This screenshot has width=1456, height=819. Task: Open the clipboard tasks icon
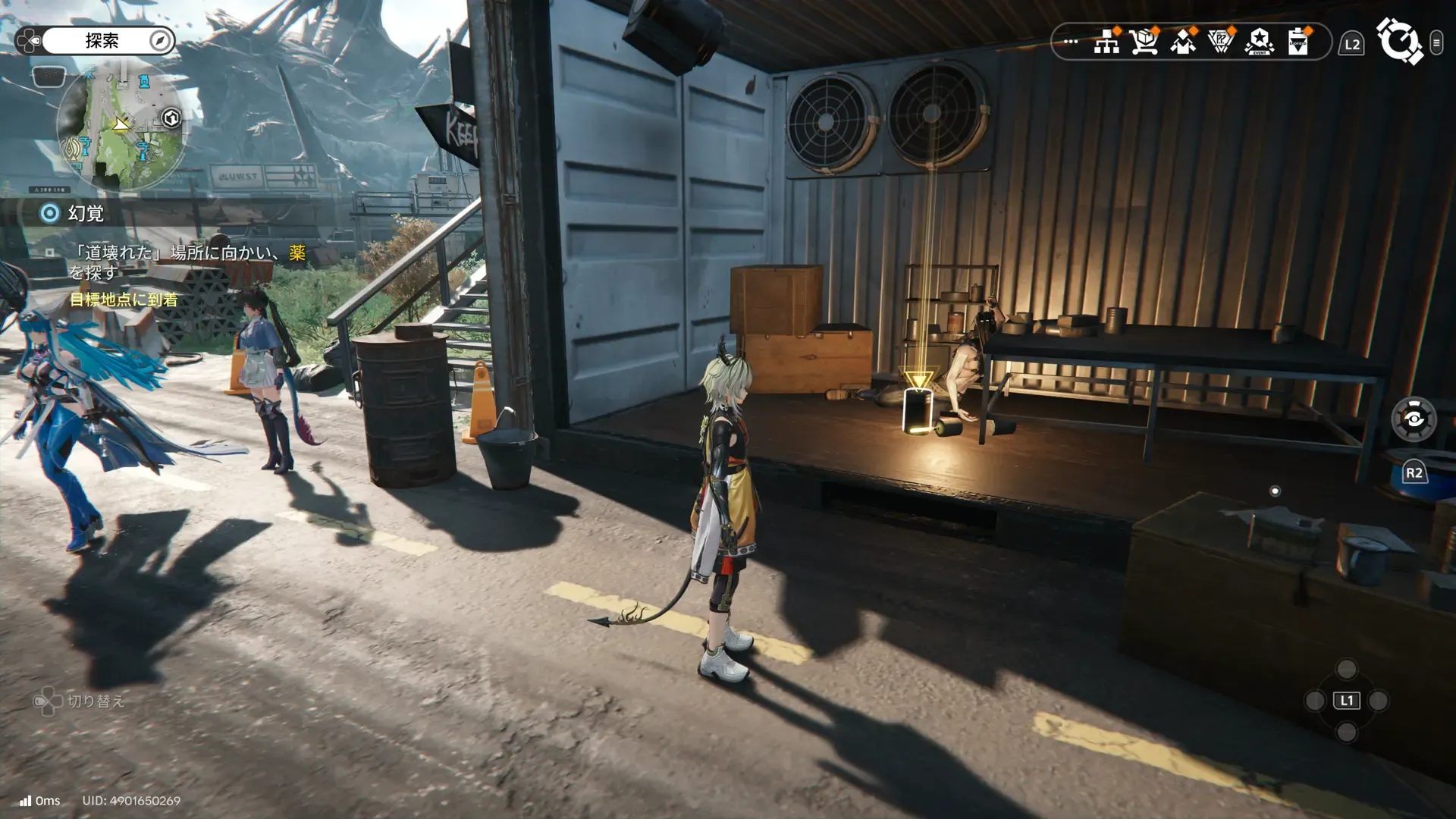(1298, 42)
